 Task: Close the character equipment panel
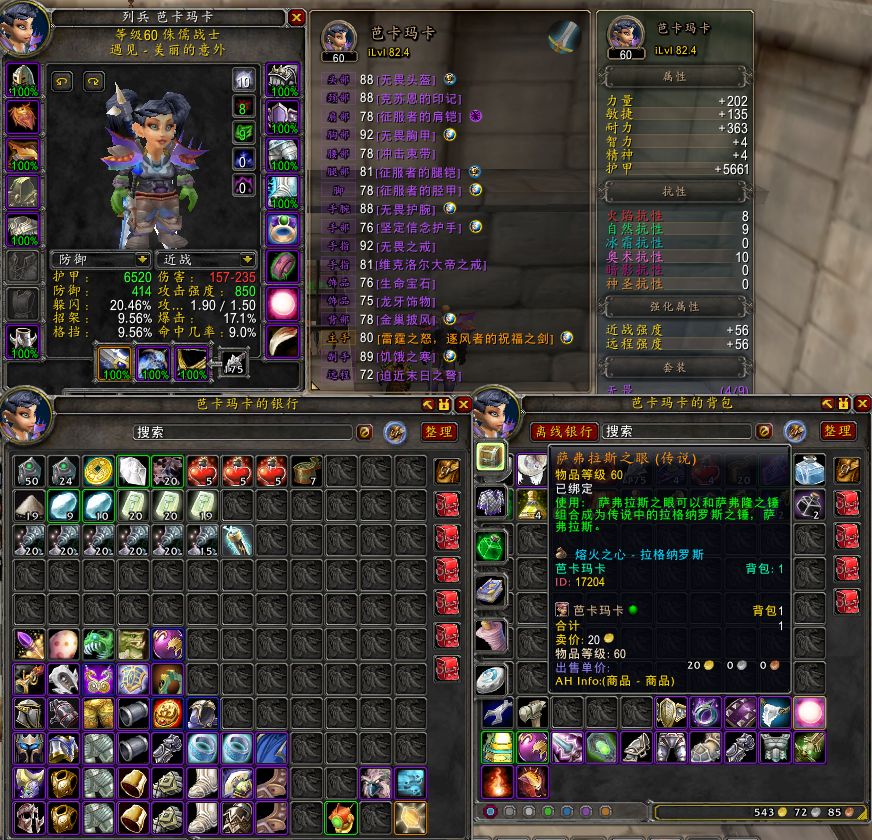(x=297, y=17)
